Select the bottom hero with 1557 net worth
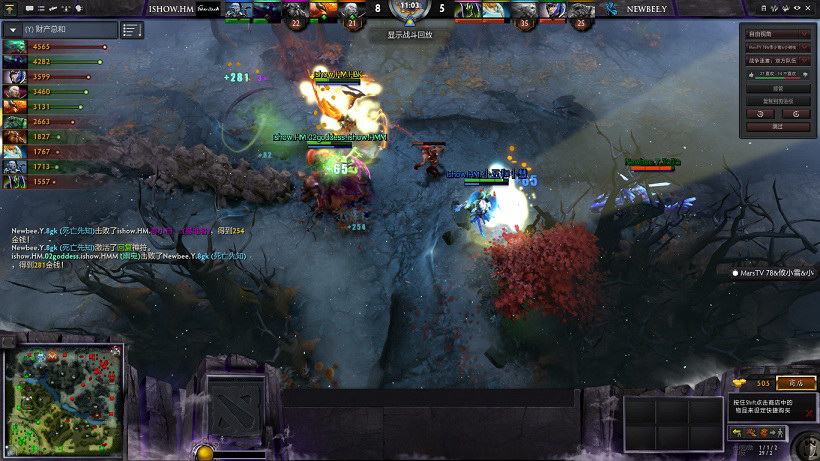The image size is (820, 461). (15, 182)
